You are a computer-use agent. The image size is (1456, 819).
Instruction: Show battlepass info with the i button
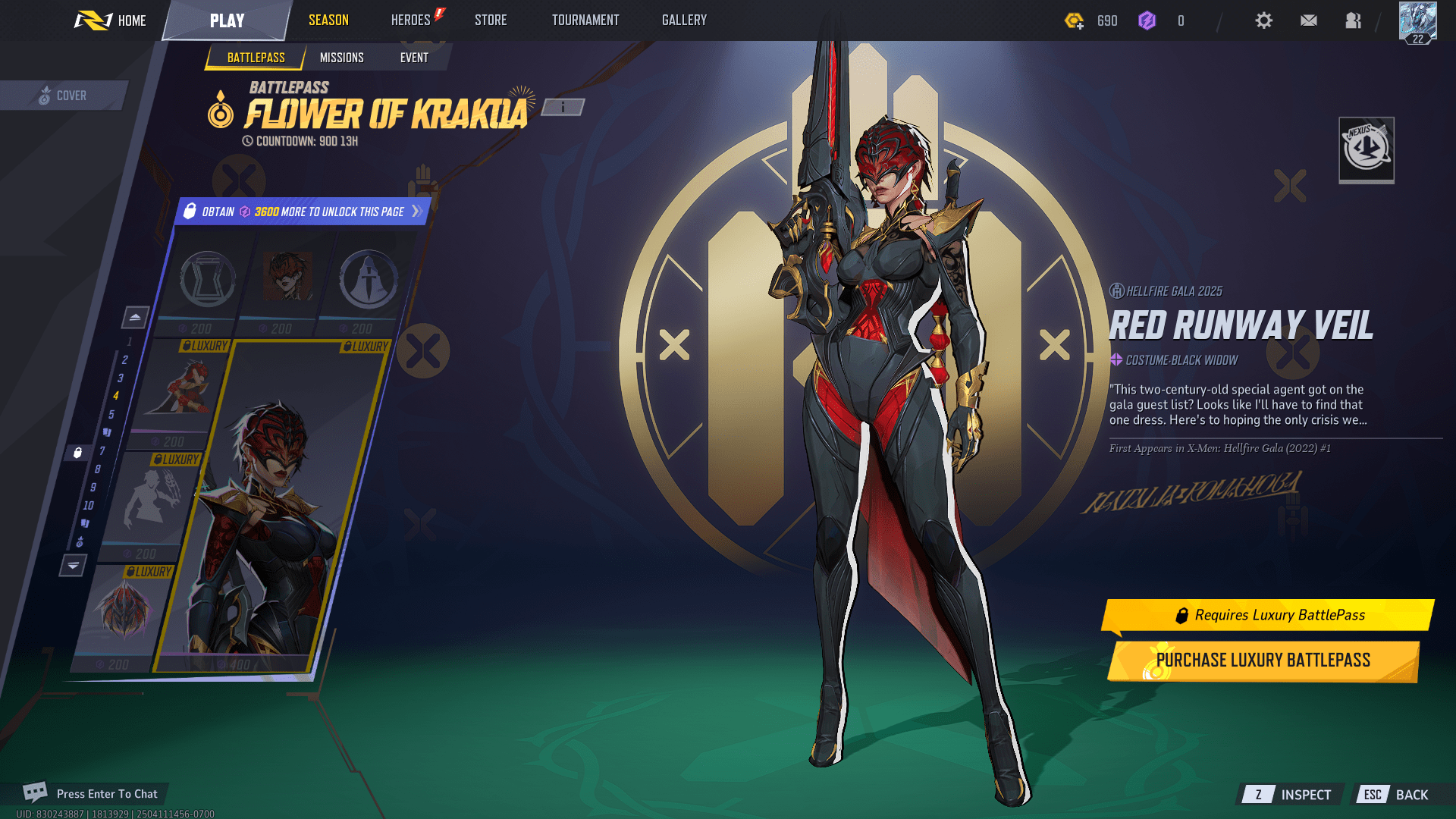pos(563,108)
